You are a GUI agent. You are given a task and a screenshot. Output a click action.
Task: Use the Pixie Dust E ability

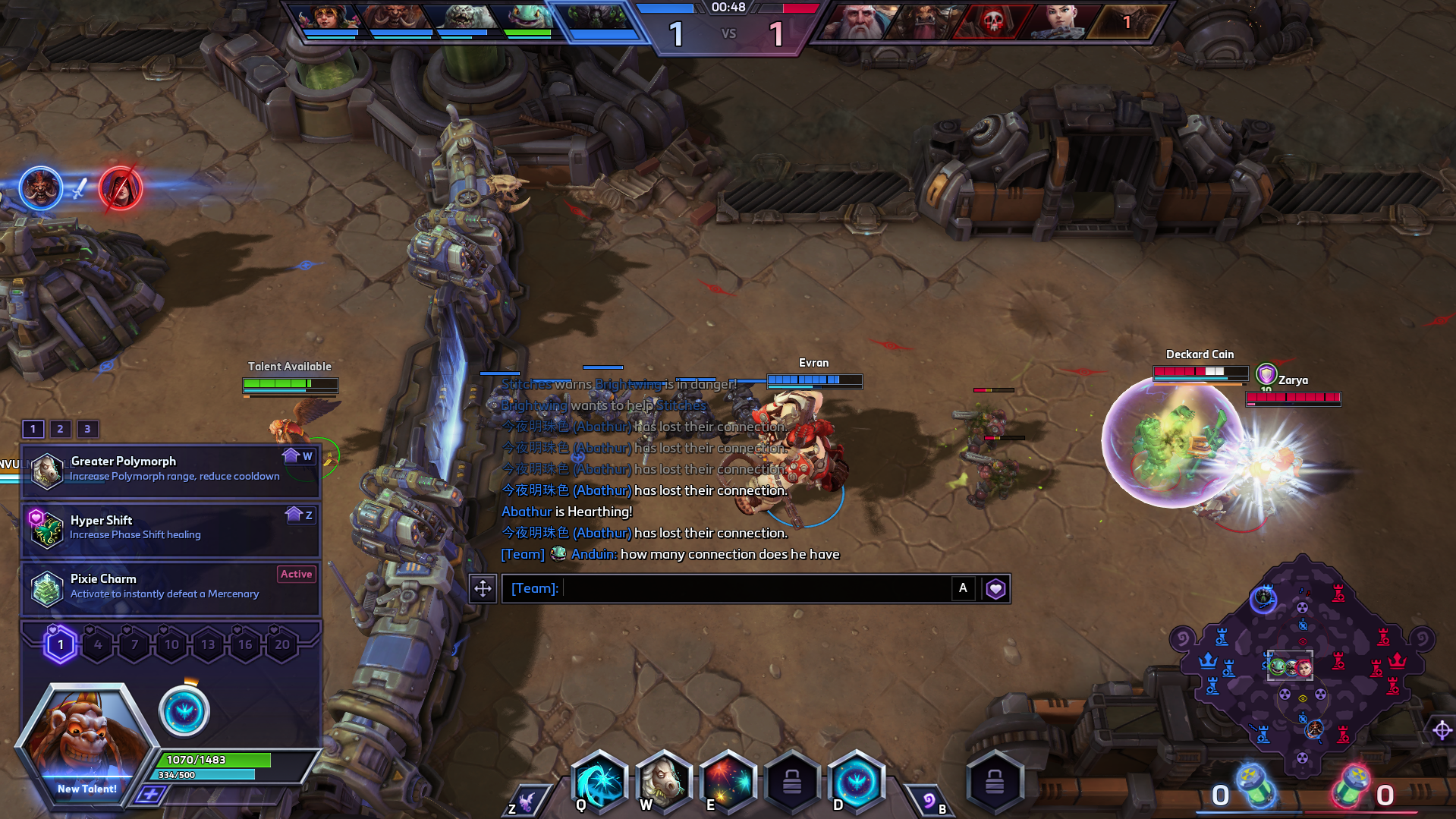pos(728,780)
